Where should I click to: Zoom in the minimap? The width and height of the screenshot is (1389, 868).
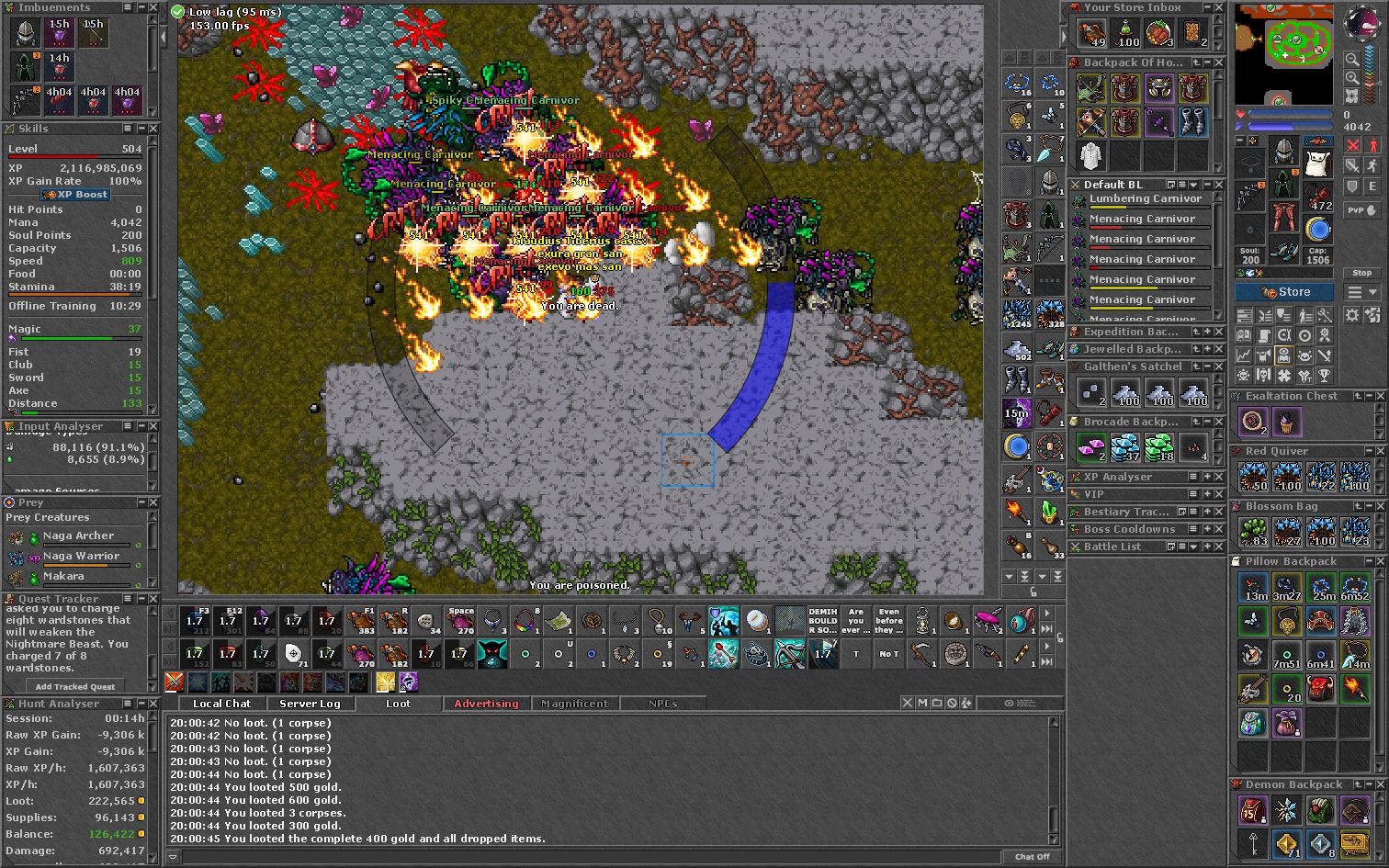(x=1352, y=78)
